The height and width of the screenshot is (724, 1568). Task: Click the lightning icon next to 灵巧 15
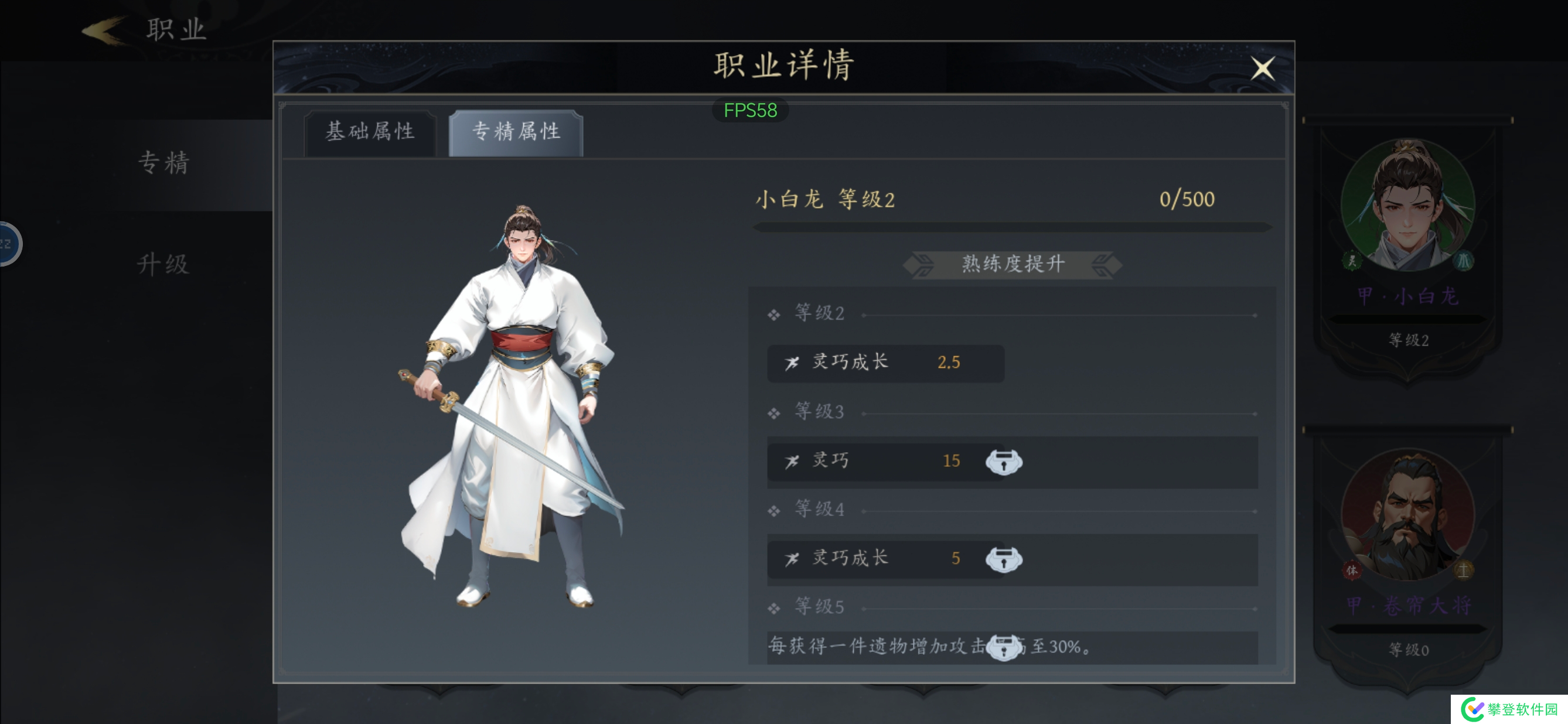pos(792,462)
